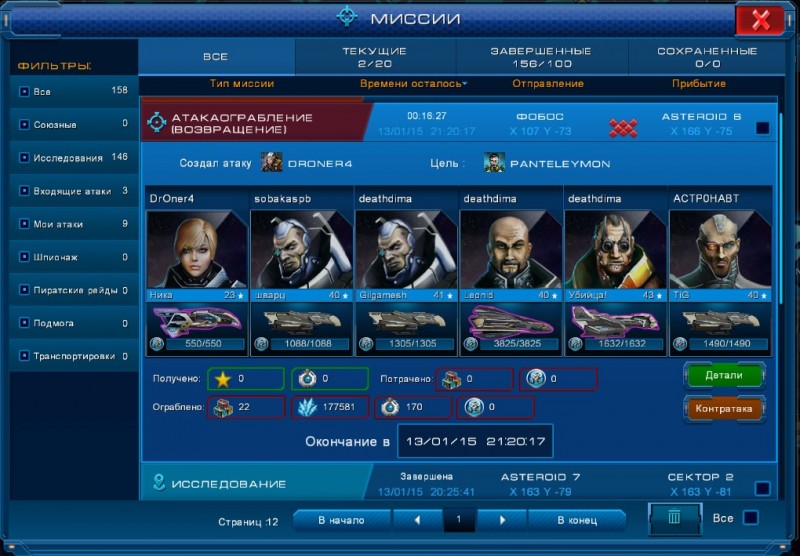
Task: Open the green Детали button
Action: (x=725, y=375)
